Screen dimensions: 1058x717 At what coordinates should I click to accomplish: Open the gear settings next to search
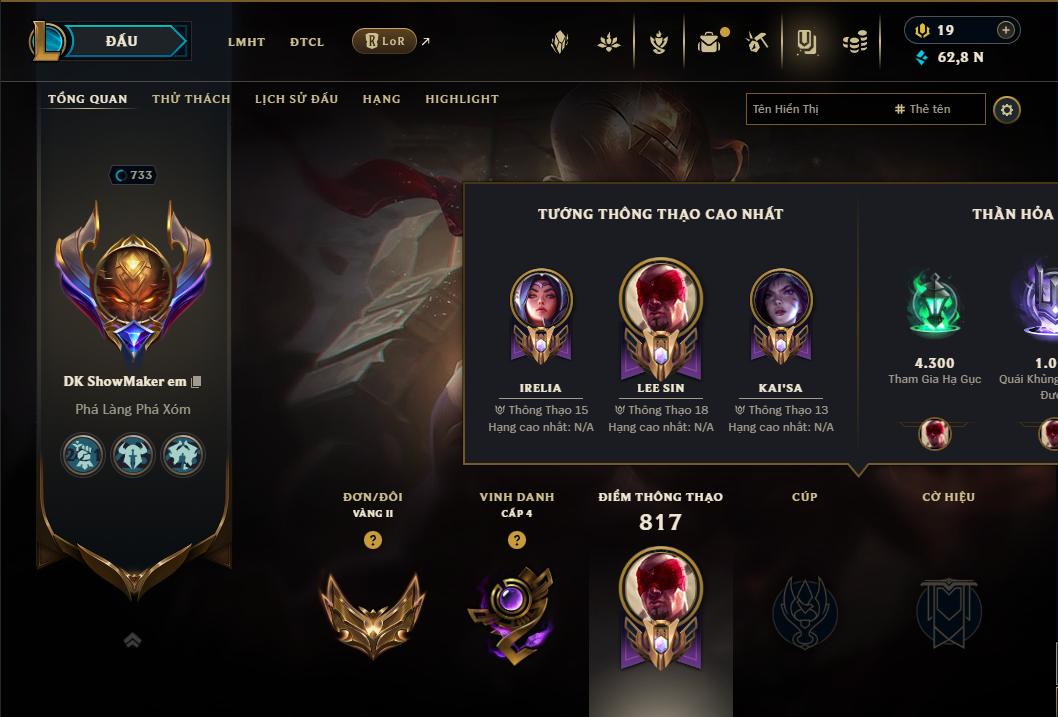[1007, 109]
